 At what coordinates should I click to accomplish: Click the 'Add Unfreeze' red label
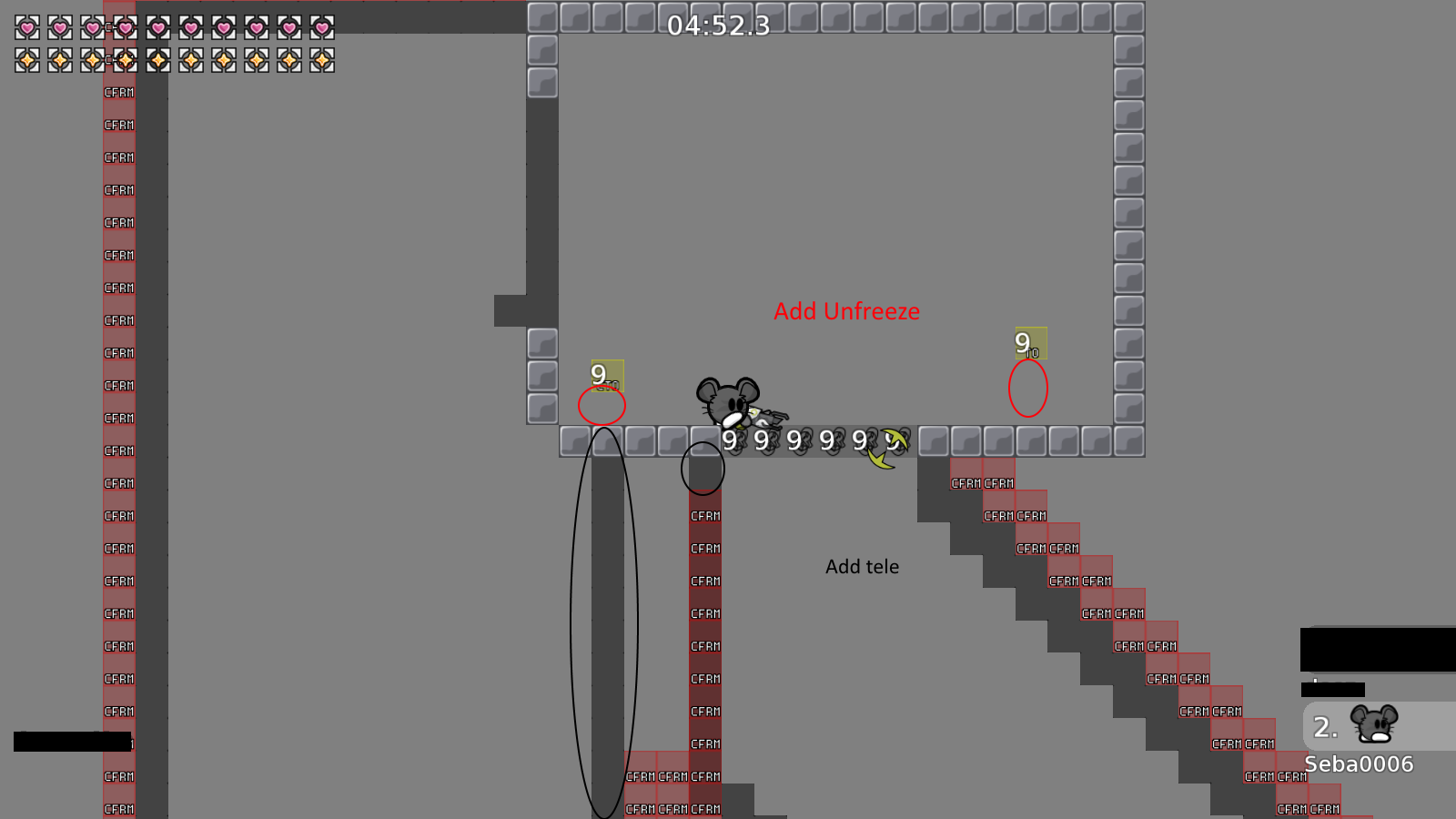[x=845, y=311]
